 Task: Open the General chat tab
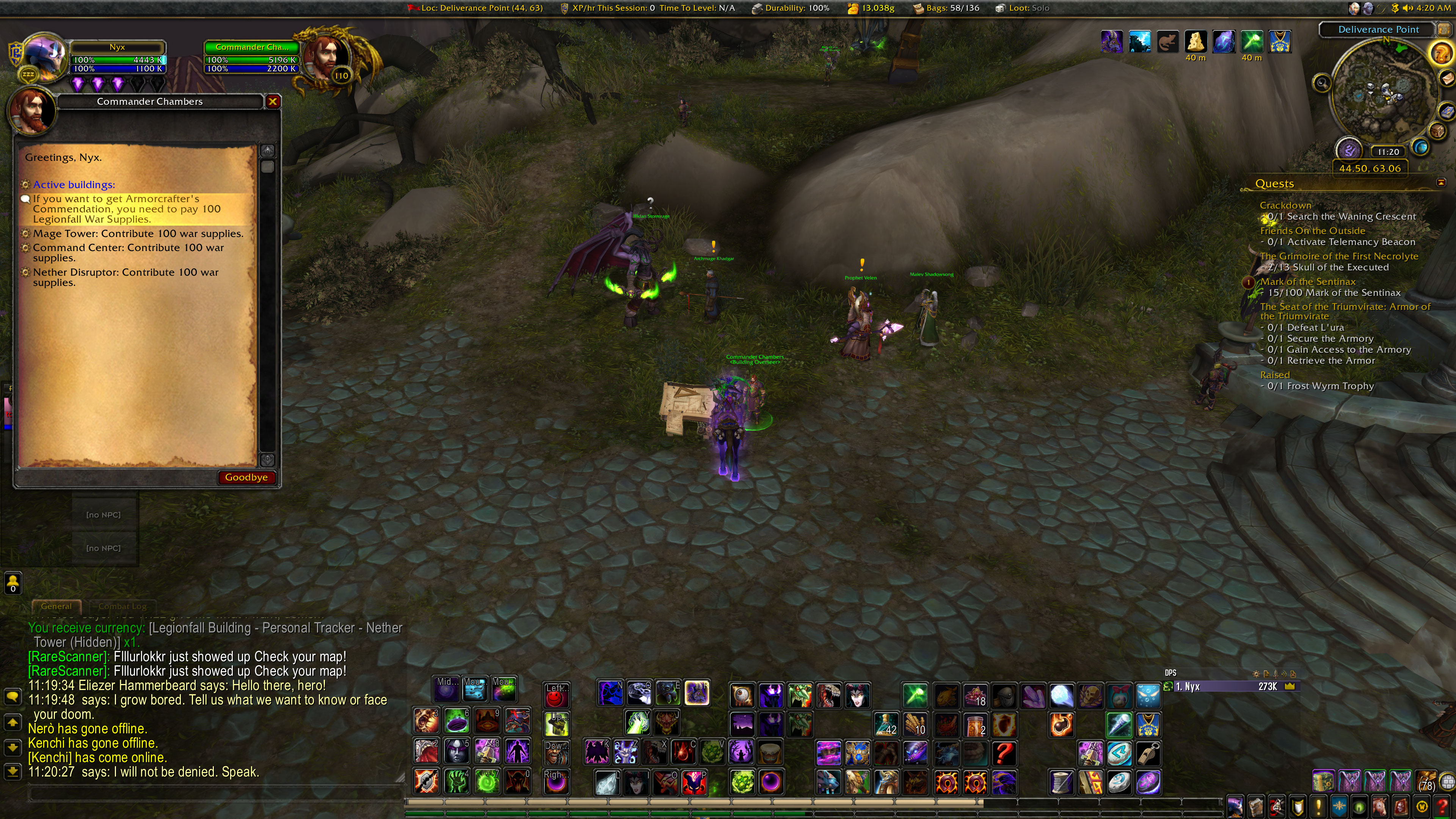coord(56,606)
